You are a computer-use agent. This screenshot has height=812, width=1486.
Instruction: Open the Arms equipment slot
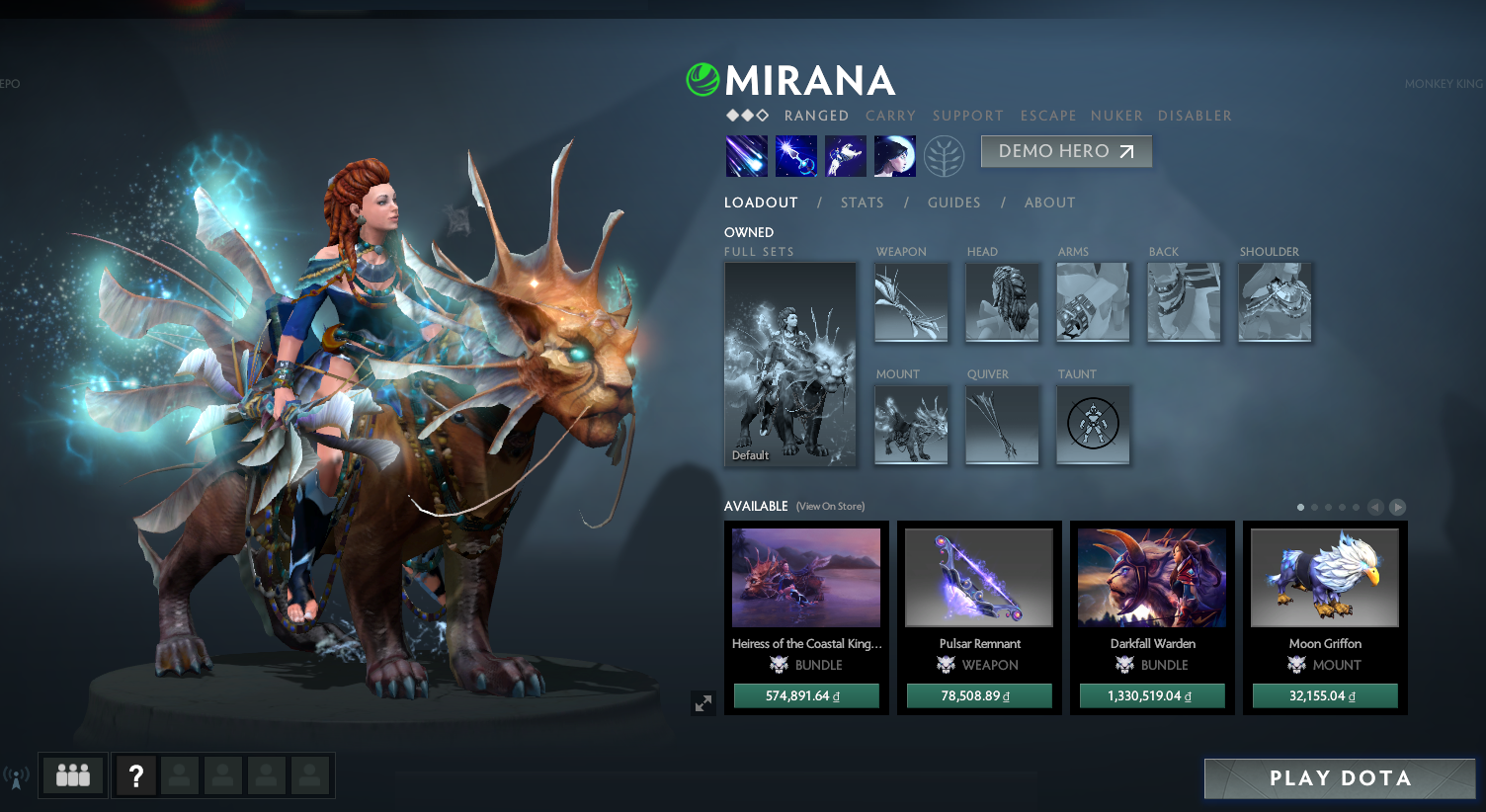(x=1093, y=302)
